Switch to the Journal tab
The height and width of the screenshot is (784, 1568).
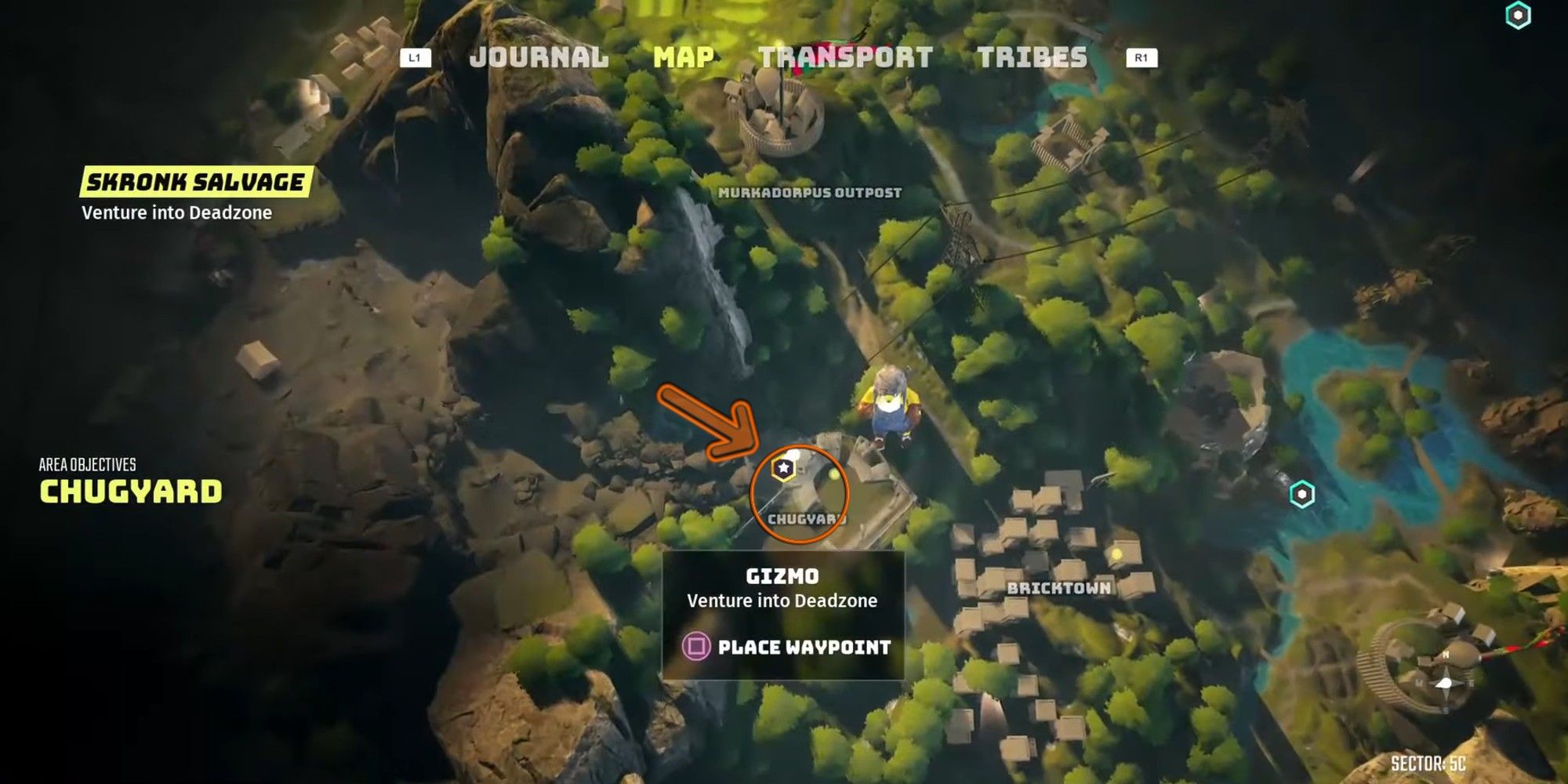click(539, 57)
